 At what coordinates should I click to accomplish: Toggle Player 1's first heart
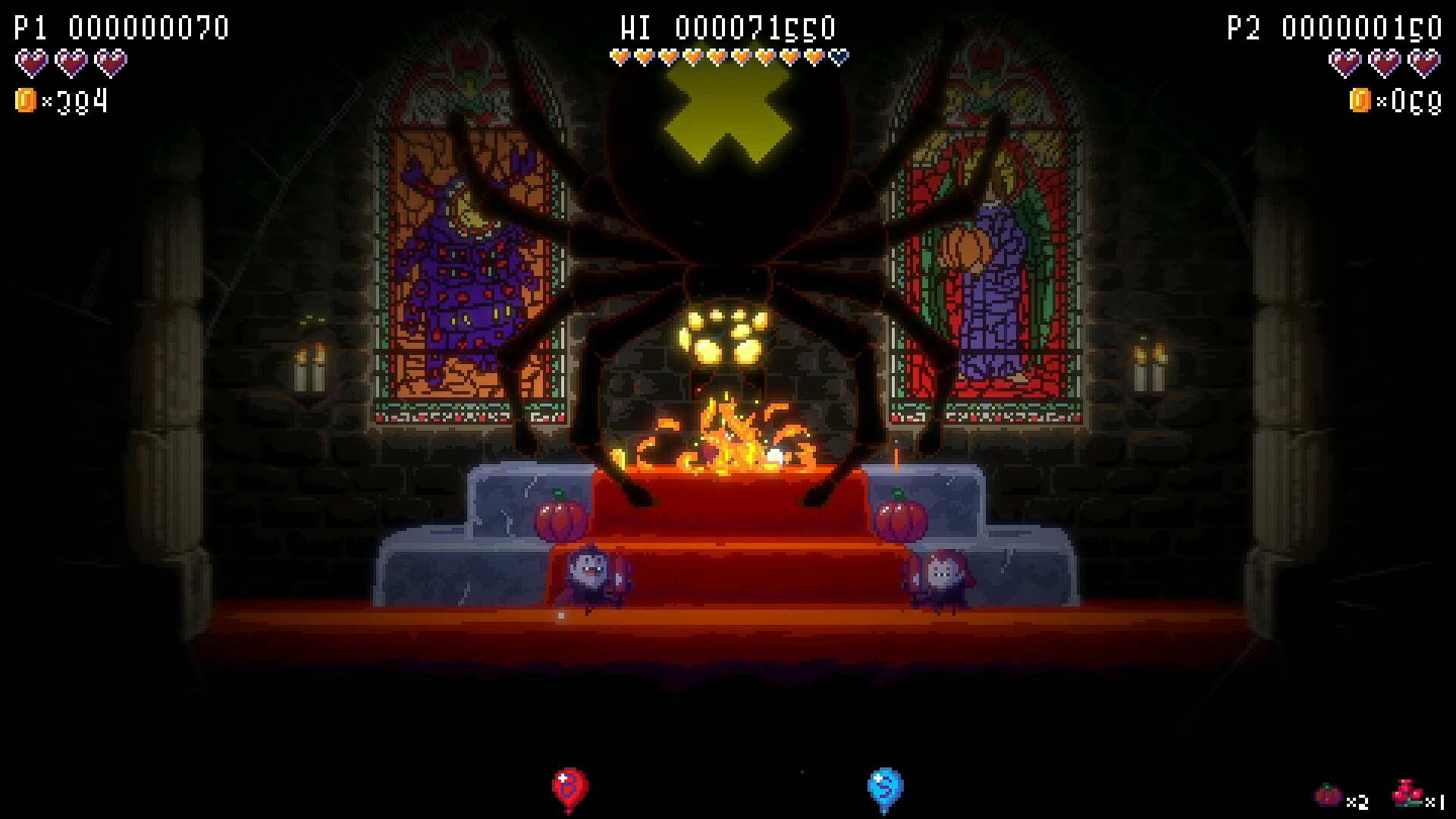pyautogui.click(x=30, y=63)
